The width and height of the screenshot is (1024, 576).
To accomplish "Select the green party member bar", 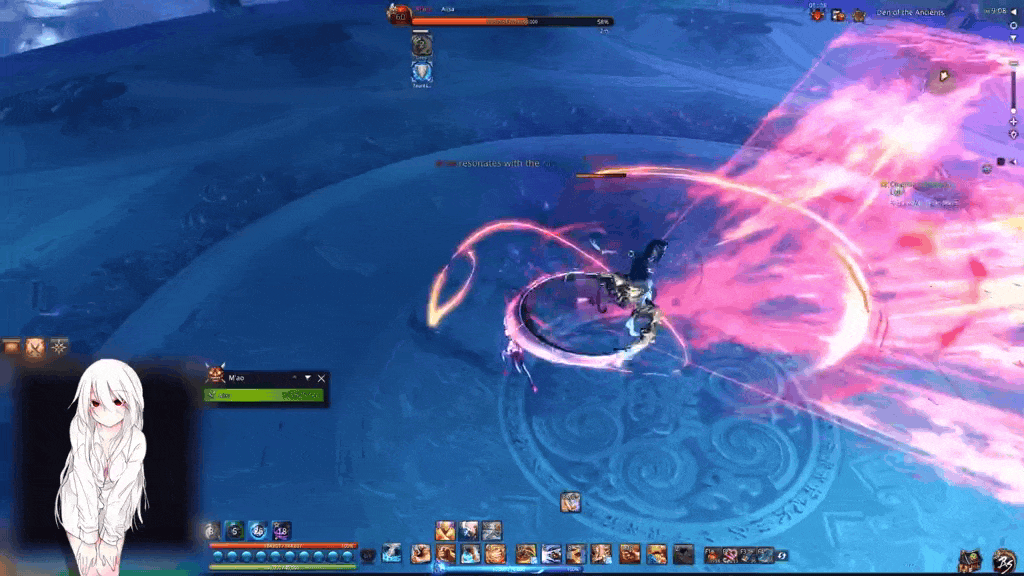I will tap(264, 396).
